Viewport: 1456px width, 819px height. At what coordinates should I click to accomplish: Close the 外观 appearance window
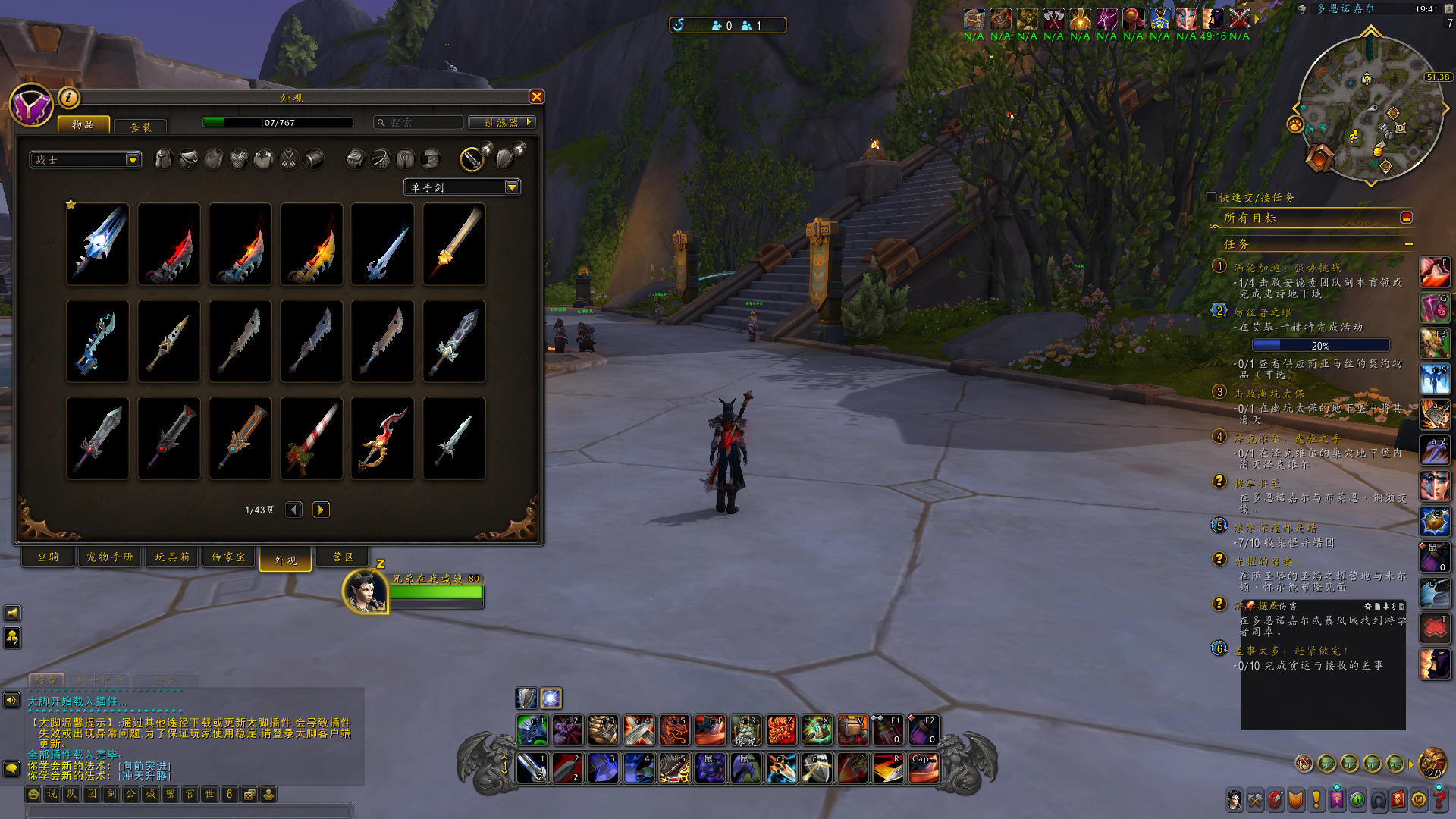point(537,96)
